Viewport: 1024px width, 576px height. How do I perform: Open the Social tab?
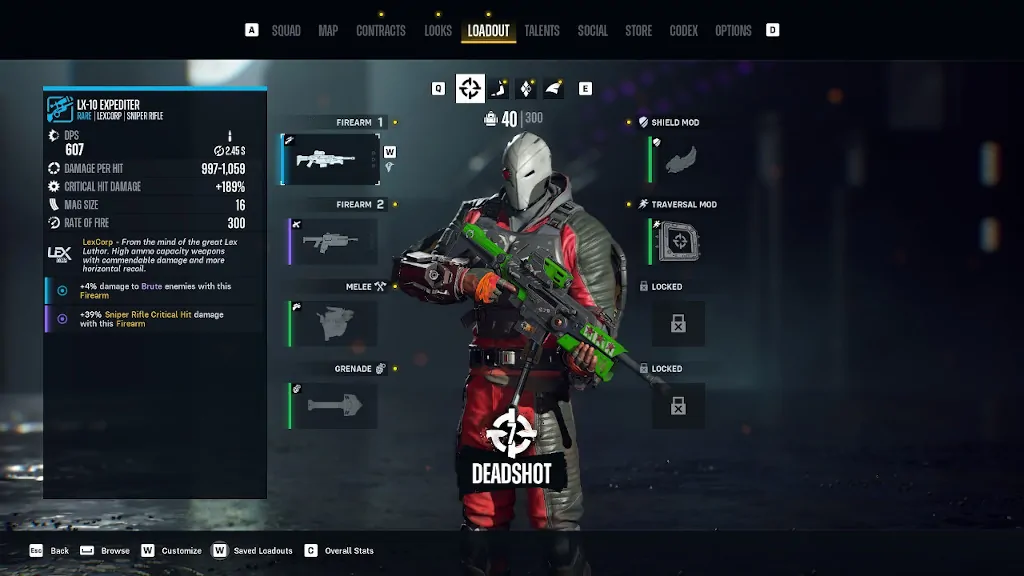[592, 31]
